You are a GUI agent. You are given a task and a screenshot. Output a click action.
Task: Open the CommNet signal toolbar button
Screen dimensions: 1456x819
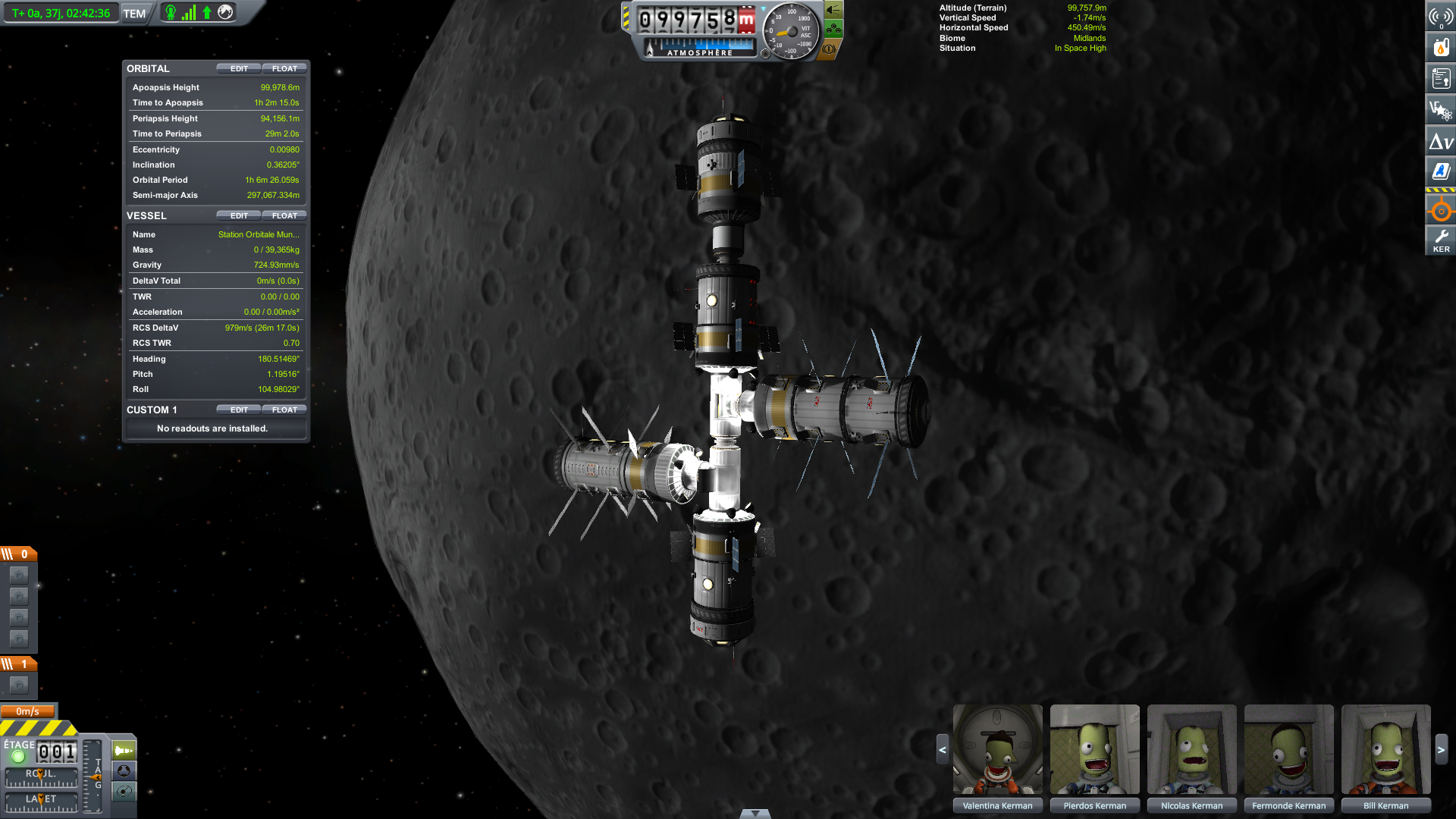pos(1441,16)
